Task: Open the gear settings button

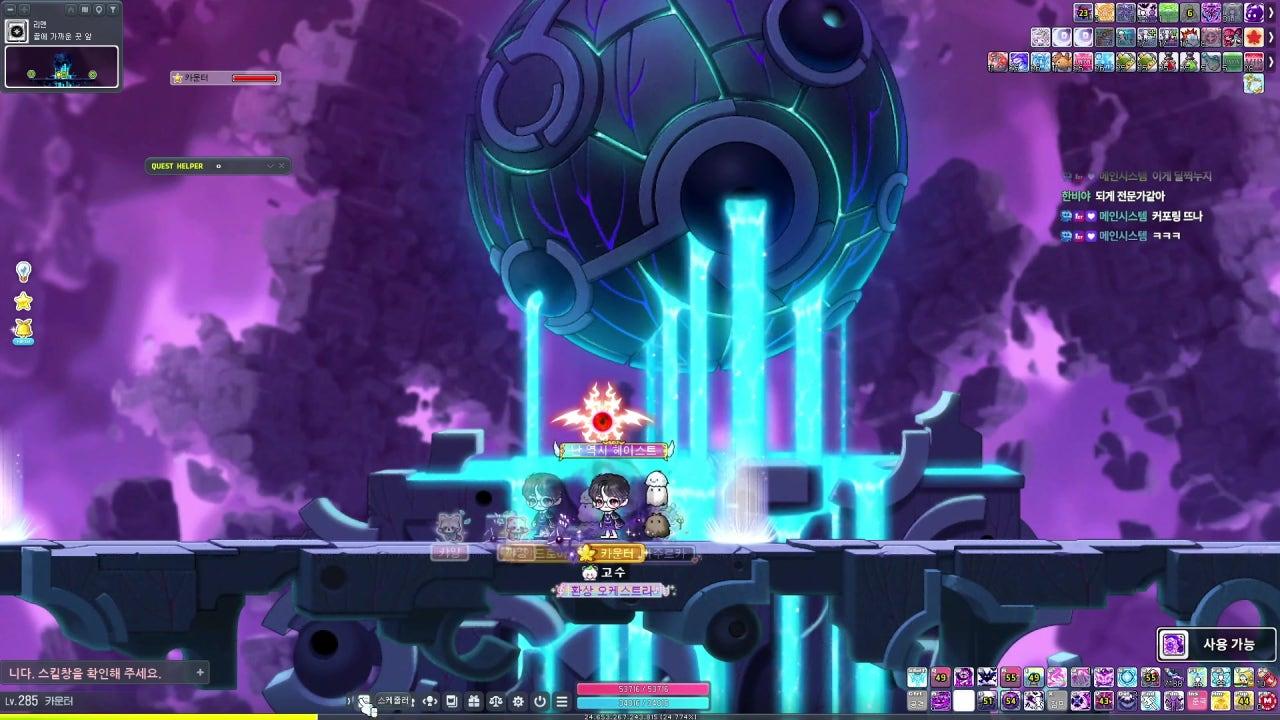Action: point(518,702)
